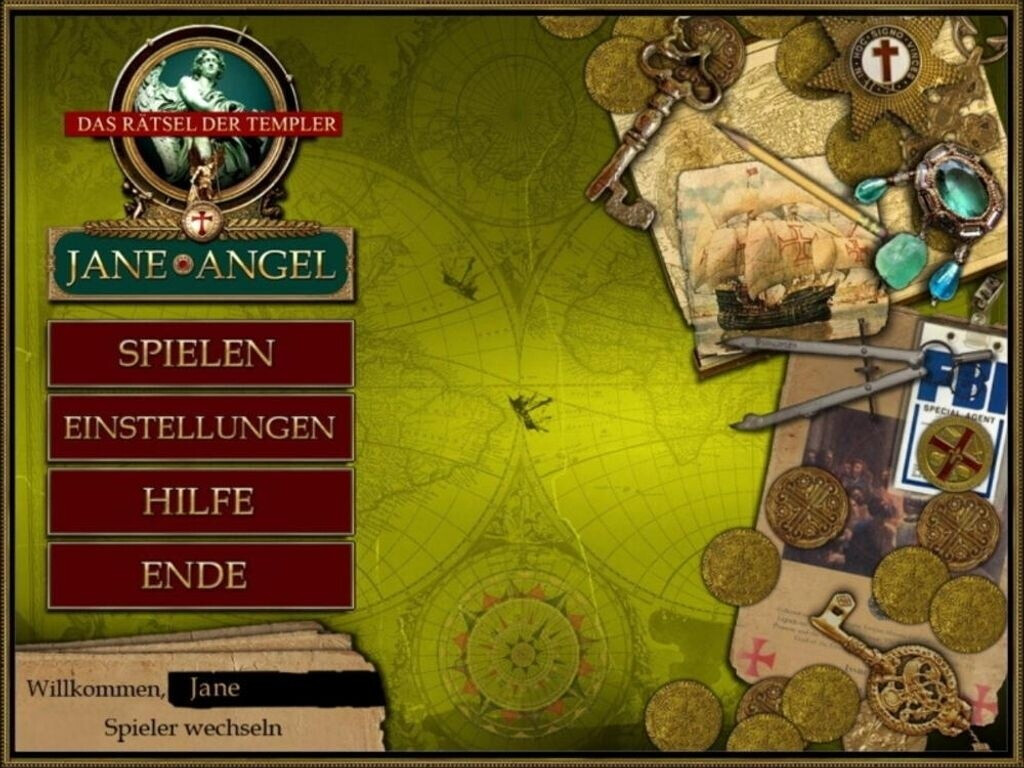
Task: Open the HILFE help screen
Action: tap(200, 501)
